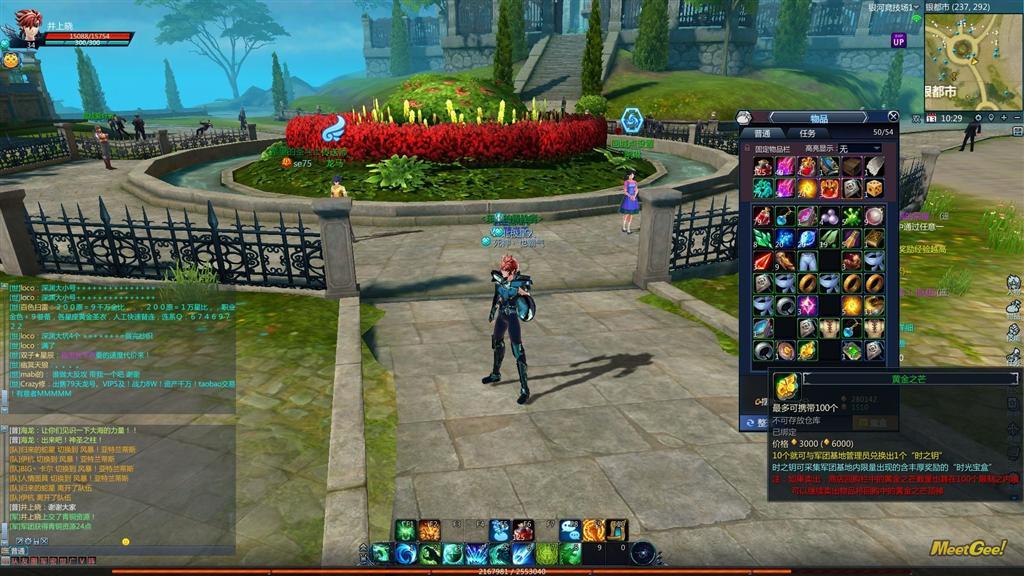Click the player portrait in top-left corner
The height and width of the screenshot is (576, 1024).
point(25,27)
